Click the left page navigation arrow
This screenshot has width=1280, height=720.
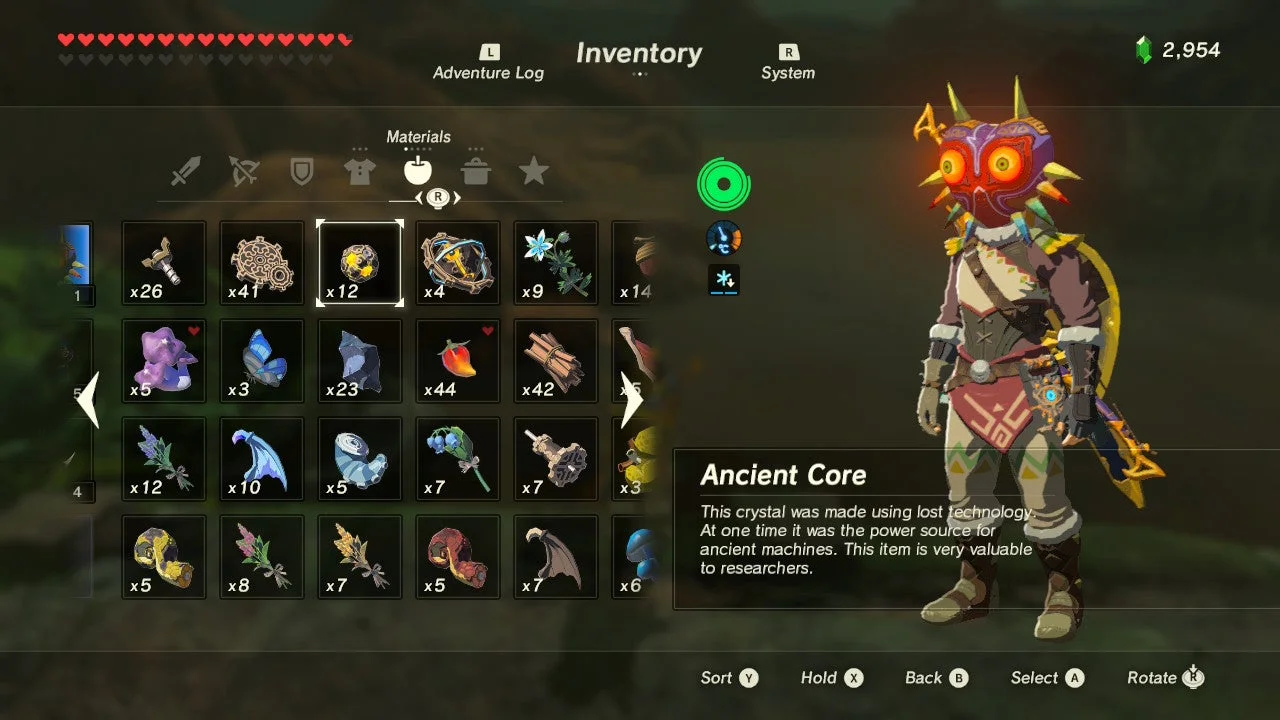pyautogui.click(x=90, y=400)
